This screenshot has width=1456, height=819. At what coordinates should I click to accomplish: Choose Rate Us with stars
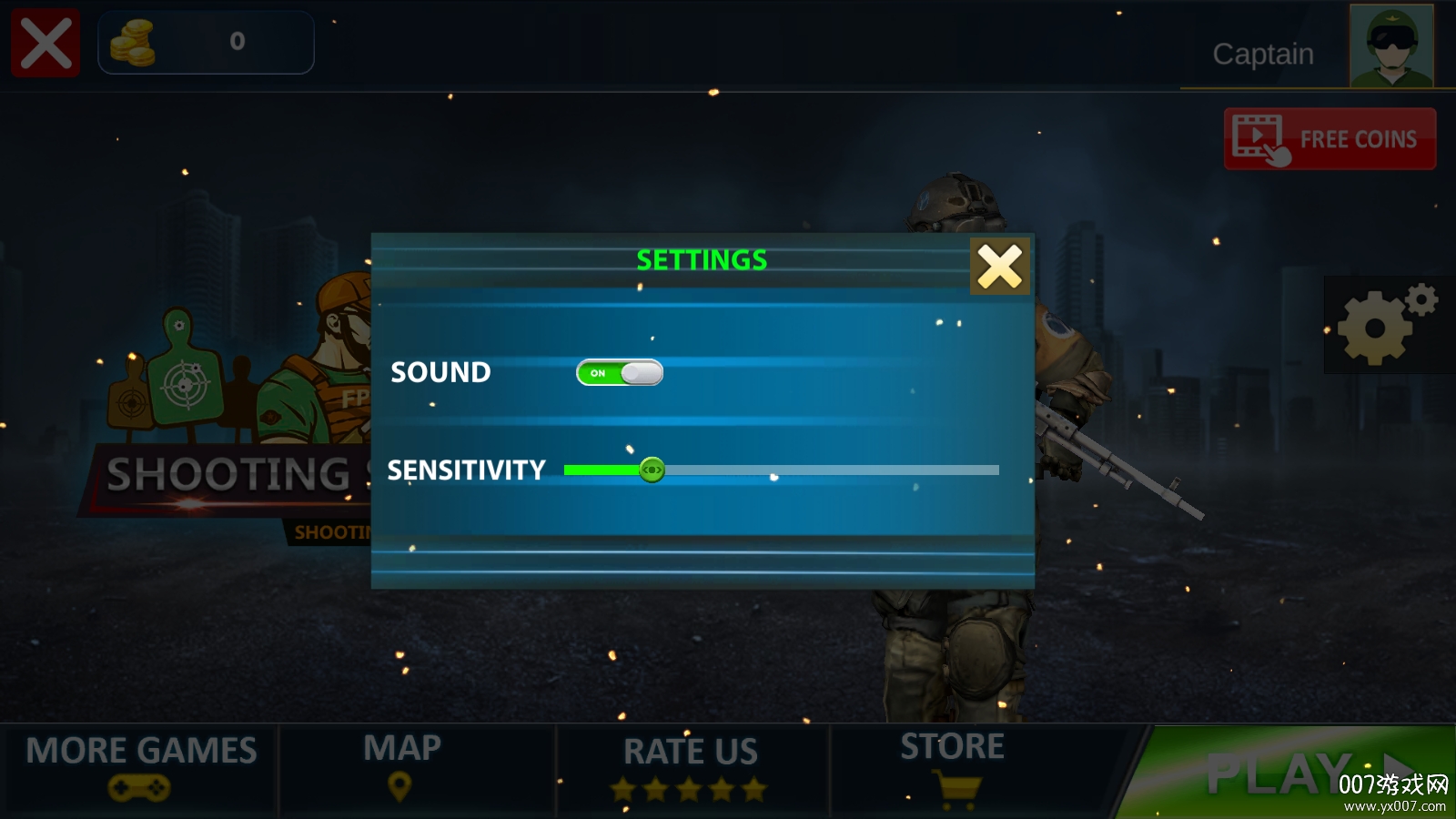point(690,769)
